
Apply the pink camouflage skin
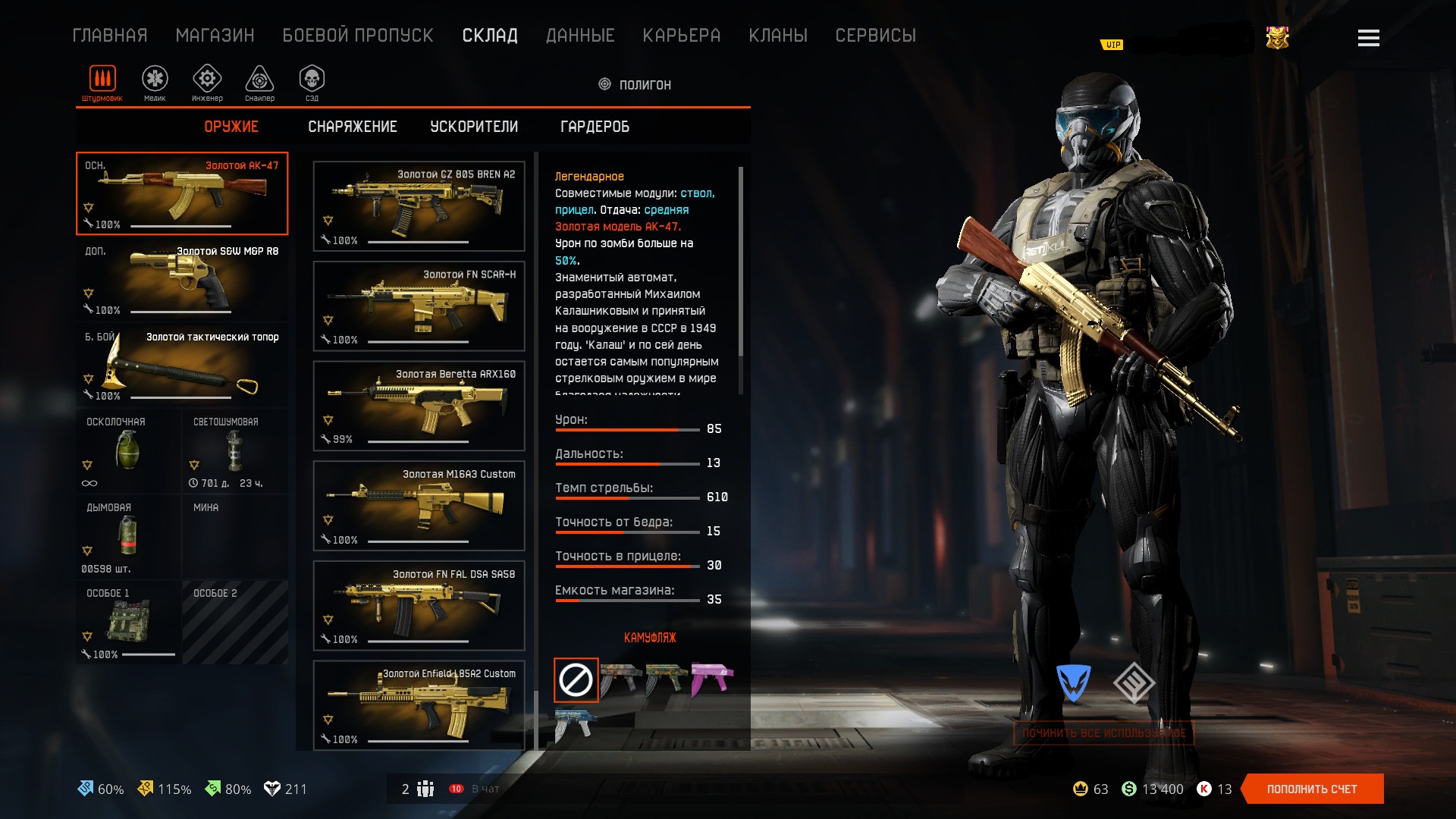click(x=711, y=678)
